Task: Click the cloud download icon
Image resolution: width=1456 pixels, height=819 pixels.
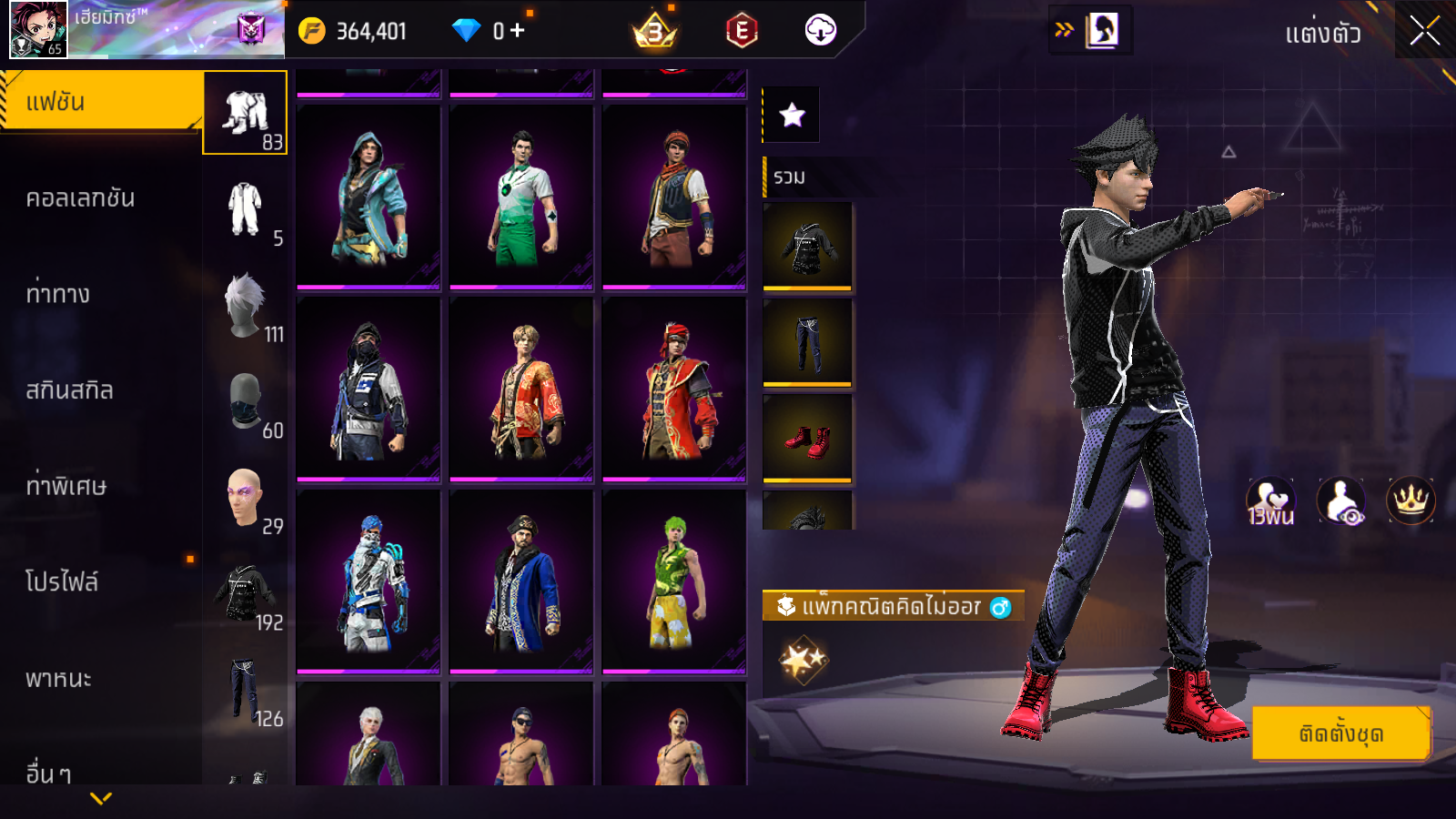Action: click(x=820, y=31)
